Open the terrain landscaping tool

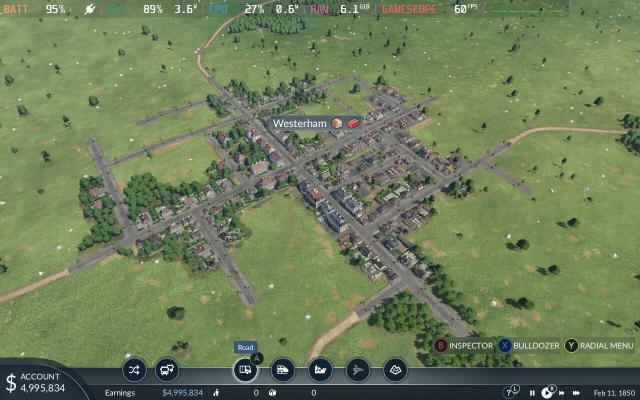coord(395,369)
